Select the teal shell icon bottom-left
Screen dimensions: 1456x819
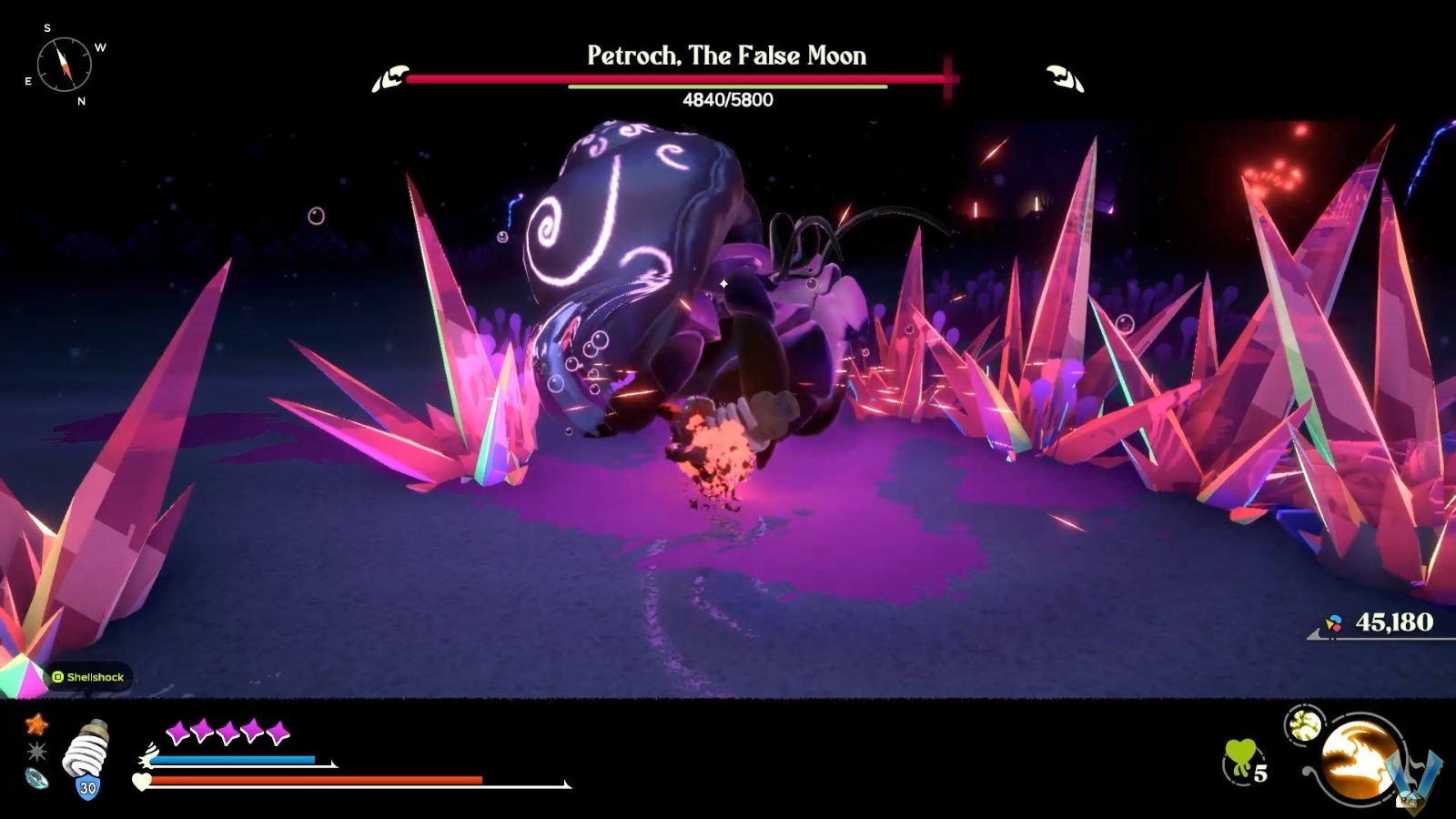coord(36,780)
